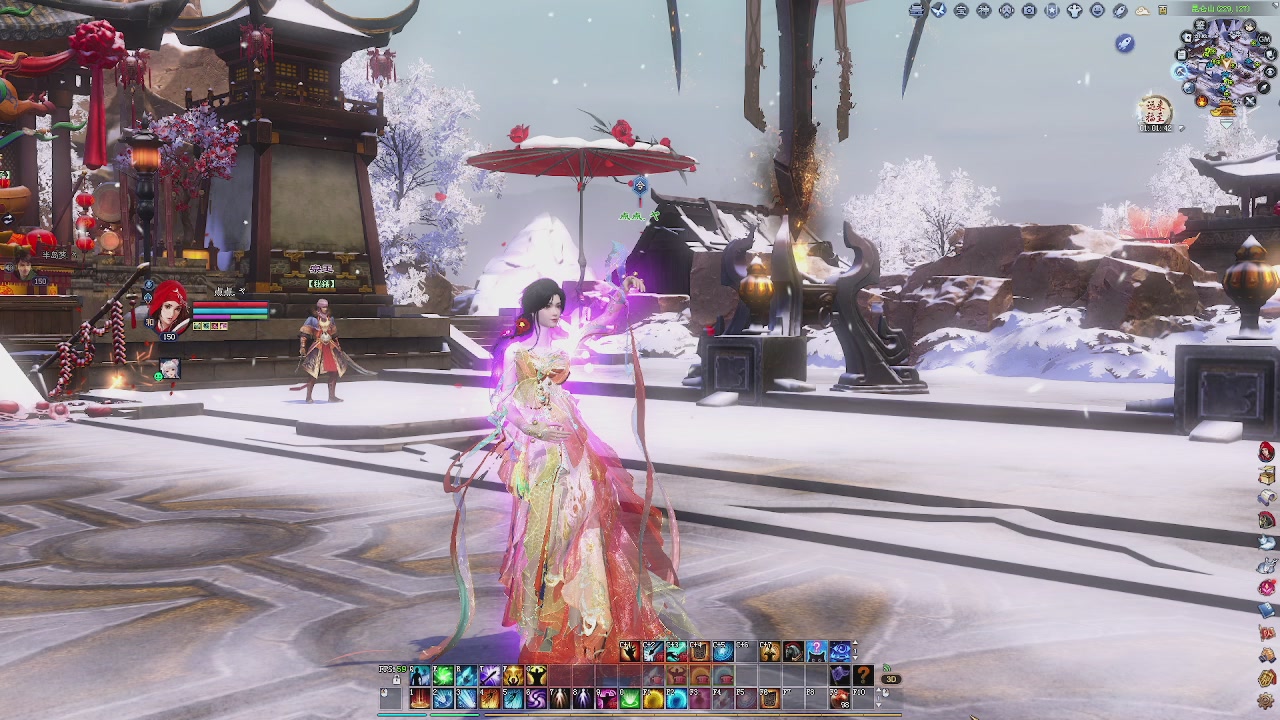Click the orange question mark hotbar slot
This screenshot has width=1280, height=720.
coord(863,677)
